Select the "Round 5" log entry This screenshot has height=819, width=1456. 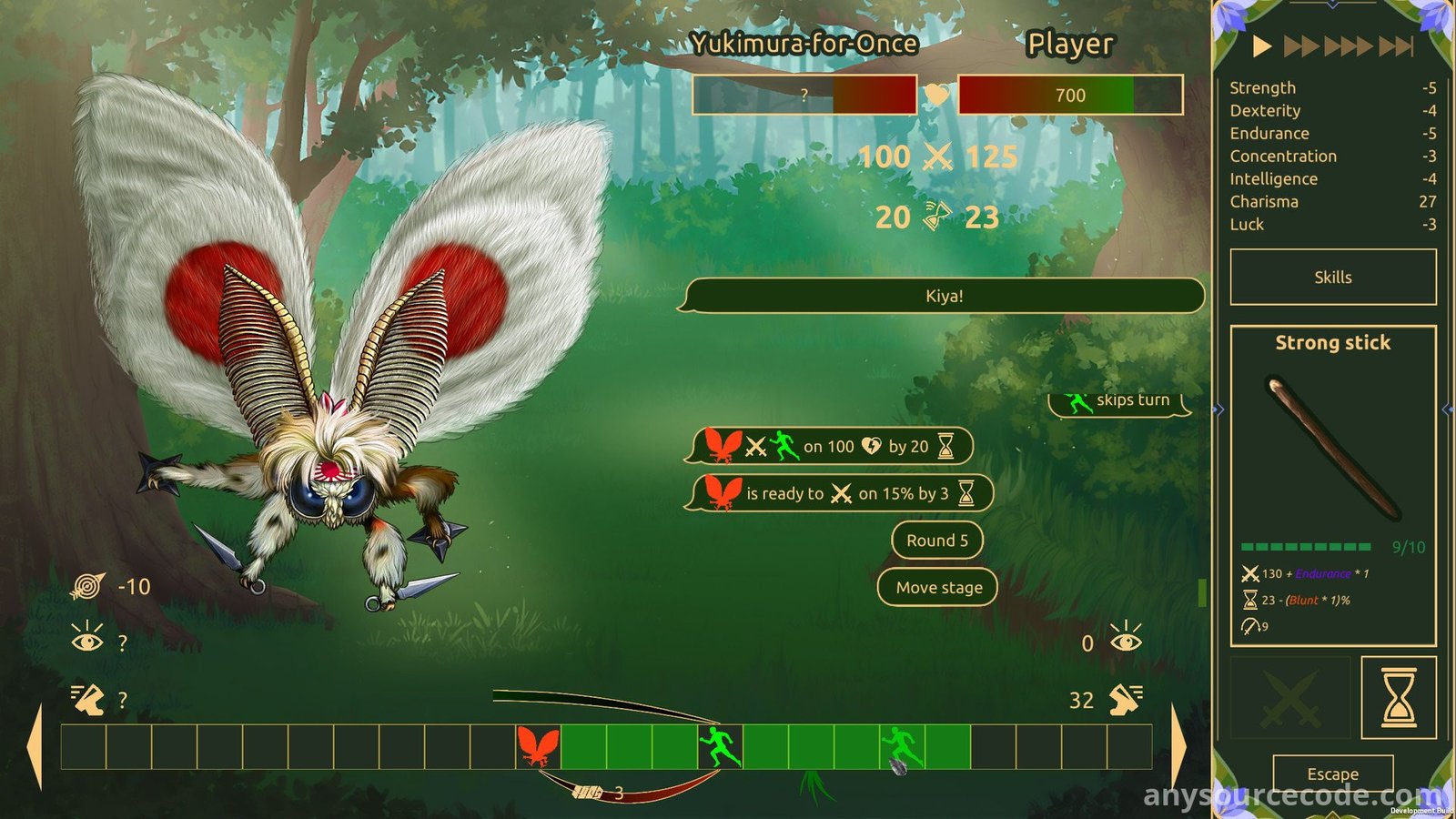[x=936, y=541]
